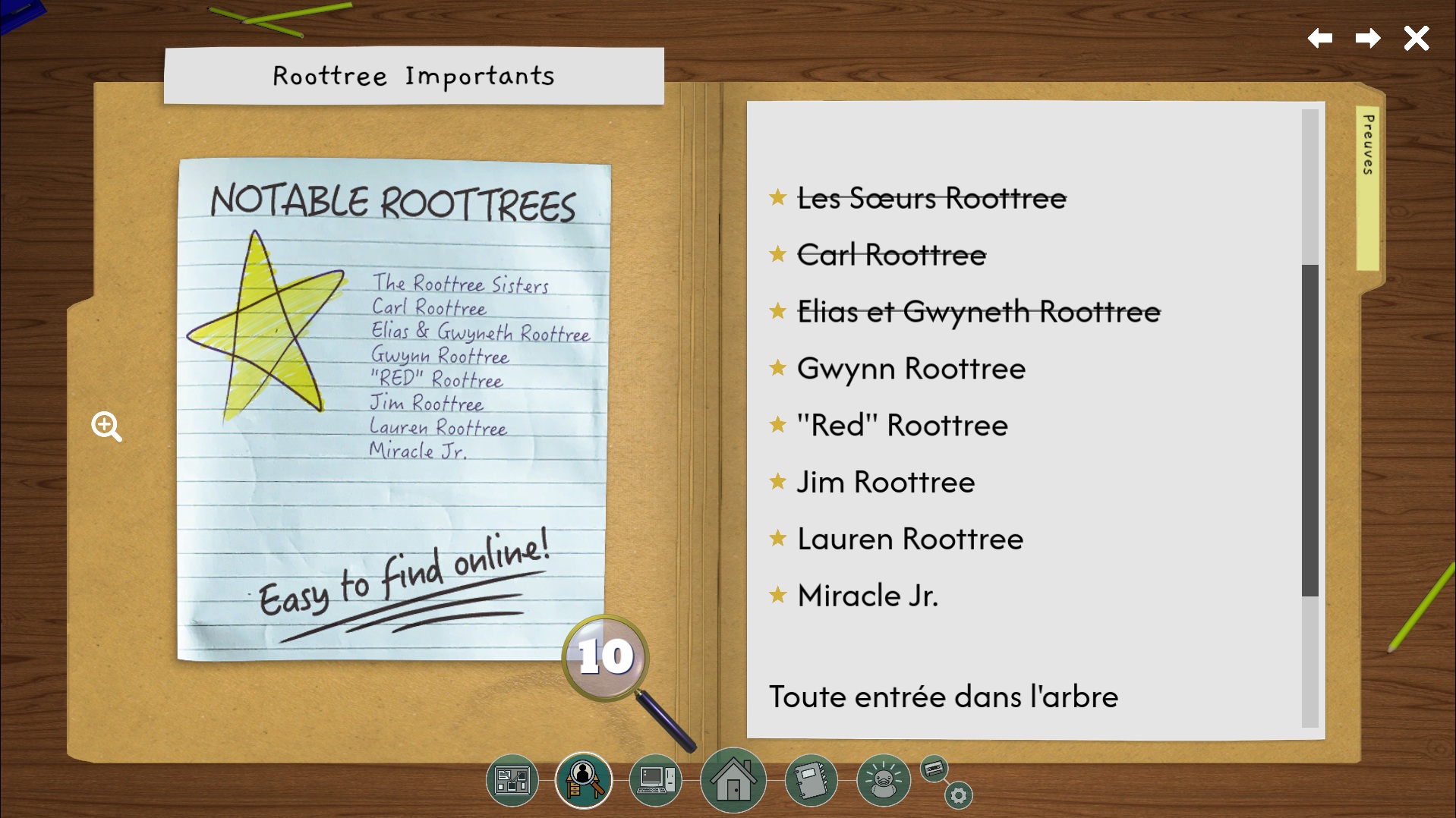Pick the Lauren Roottree entry
This screenshot has height=818, width=1456.
(x=909, y=540)
